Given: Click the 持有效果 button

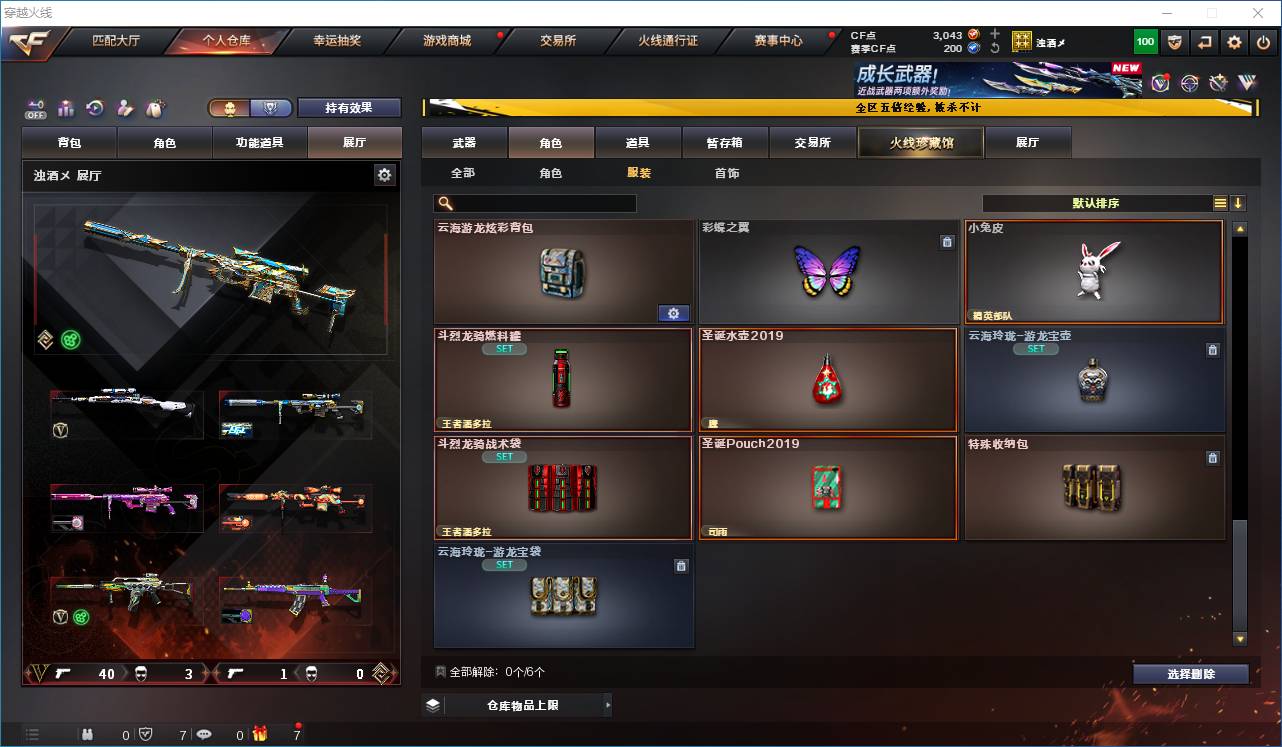Looking at the screenshot, I should (349, 107).
